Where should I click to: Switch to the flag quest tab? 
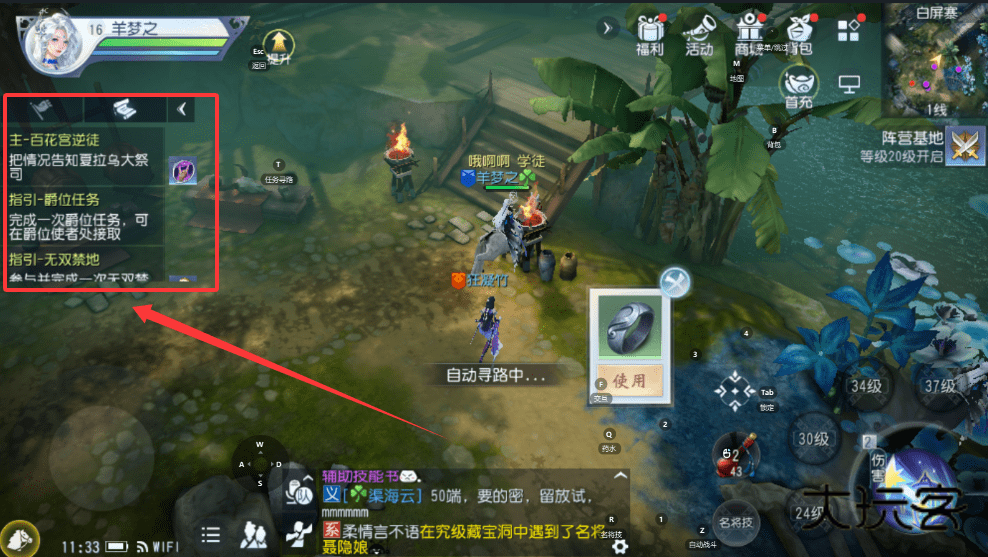pos(42,109)
